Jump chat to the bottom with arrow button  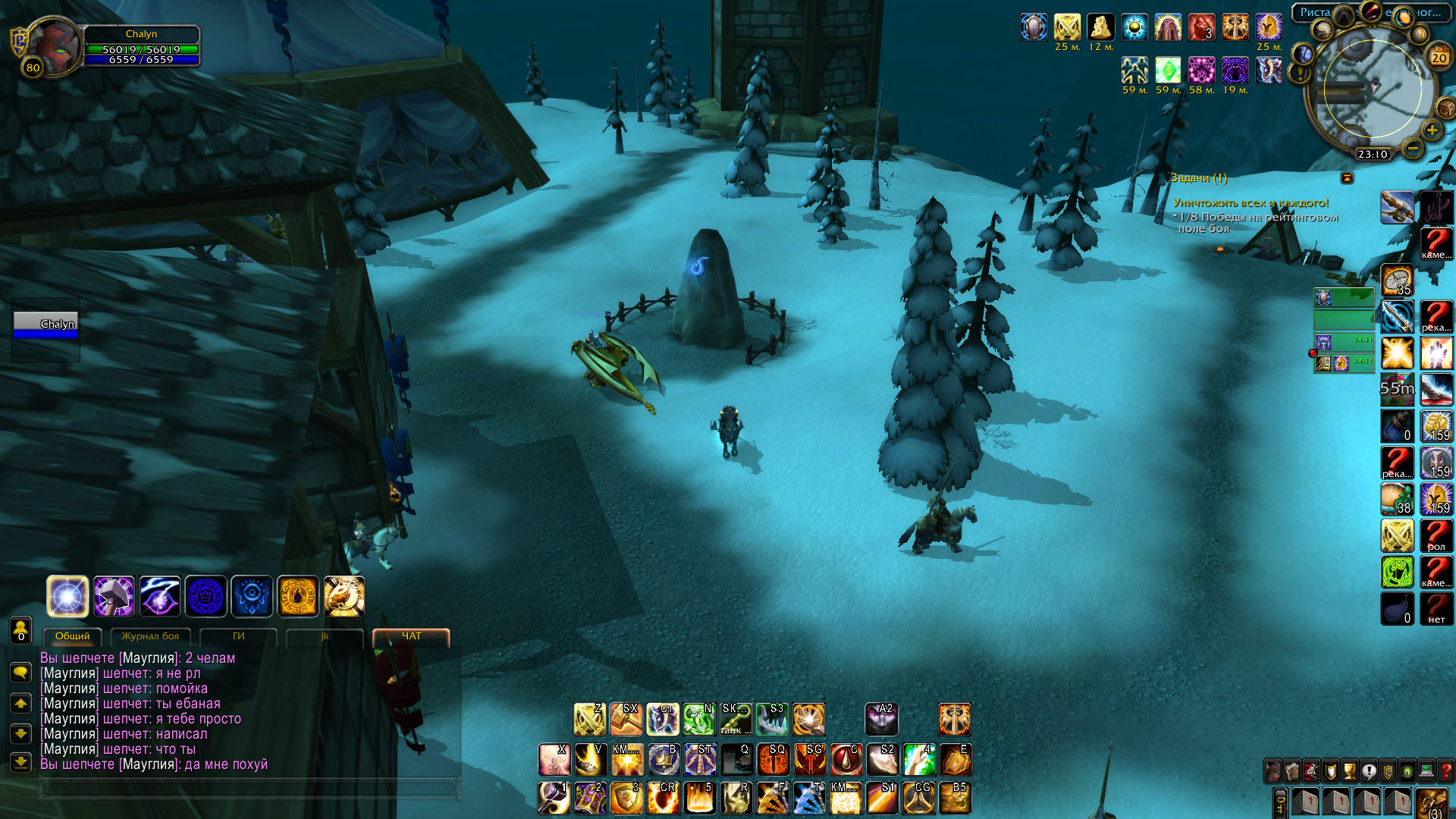(x=20, y=762)
